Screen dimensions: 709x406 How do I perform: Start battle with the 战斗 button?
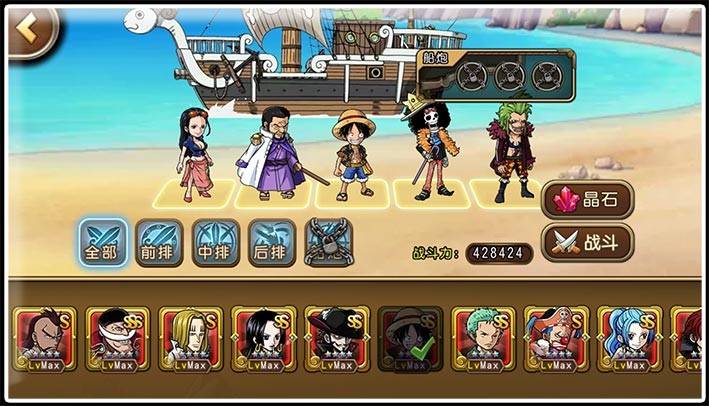[x=590, y=243]
